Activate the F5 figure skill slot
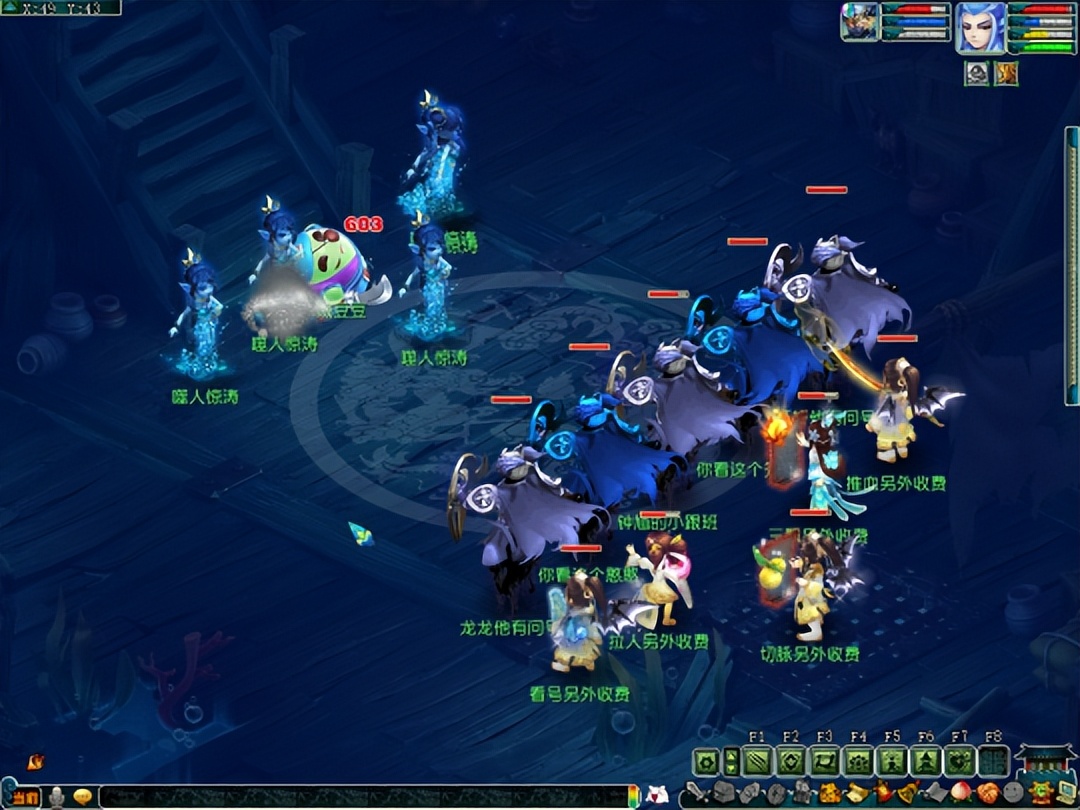 [893, 763]
